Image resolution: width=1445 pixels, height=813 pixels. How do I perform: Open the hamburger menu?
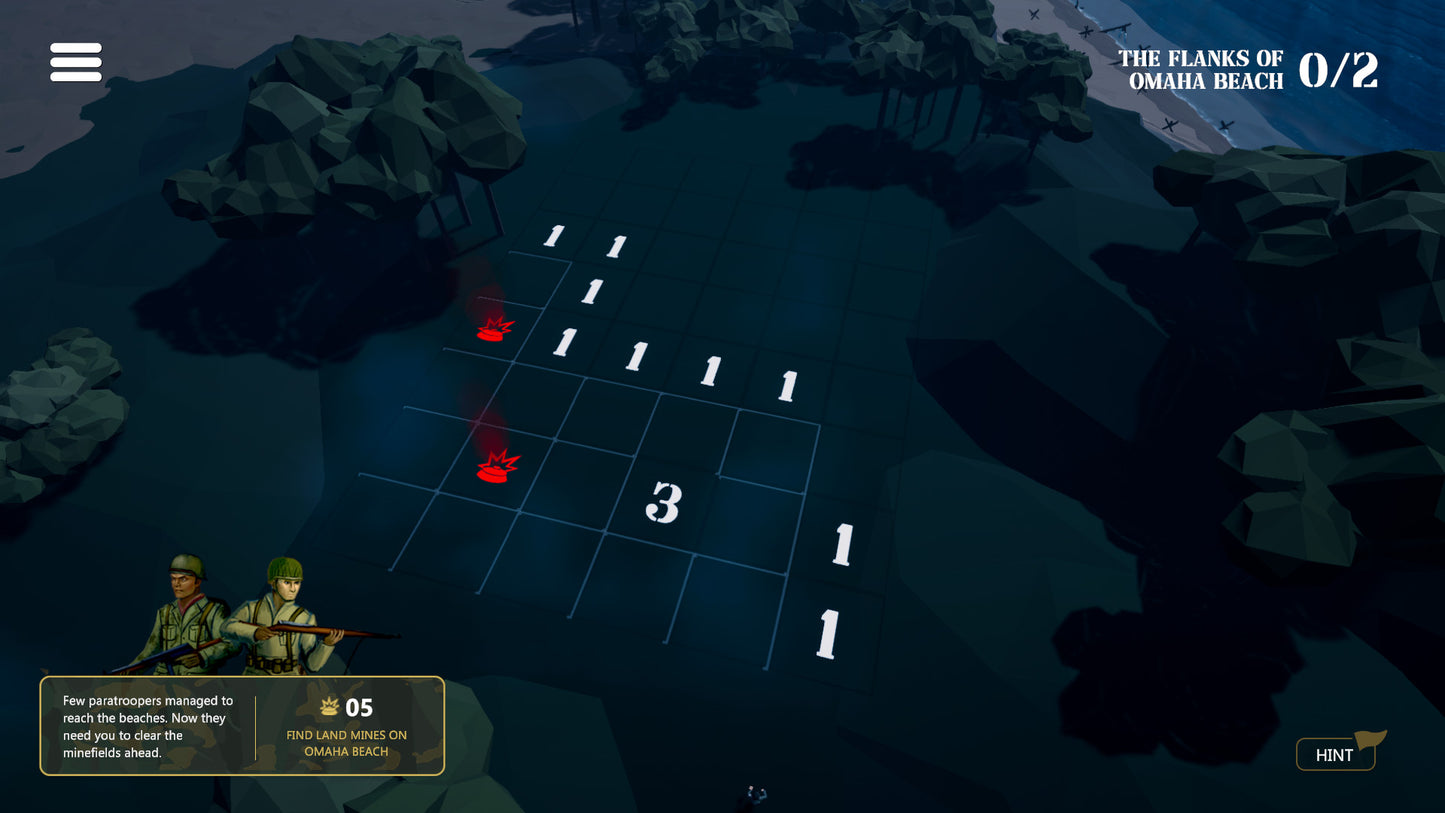[76, 62]
